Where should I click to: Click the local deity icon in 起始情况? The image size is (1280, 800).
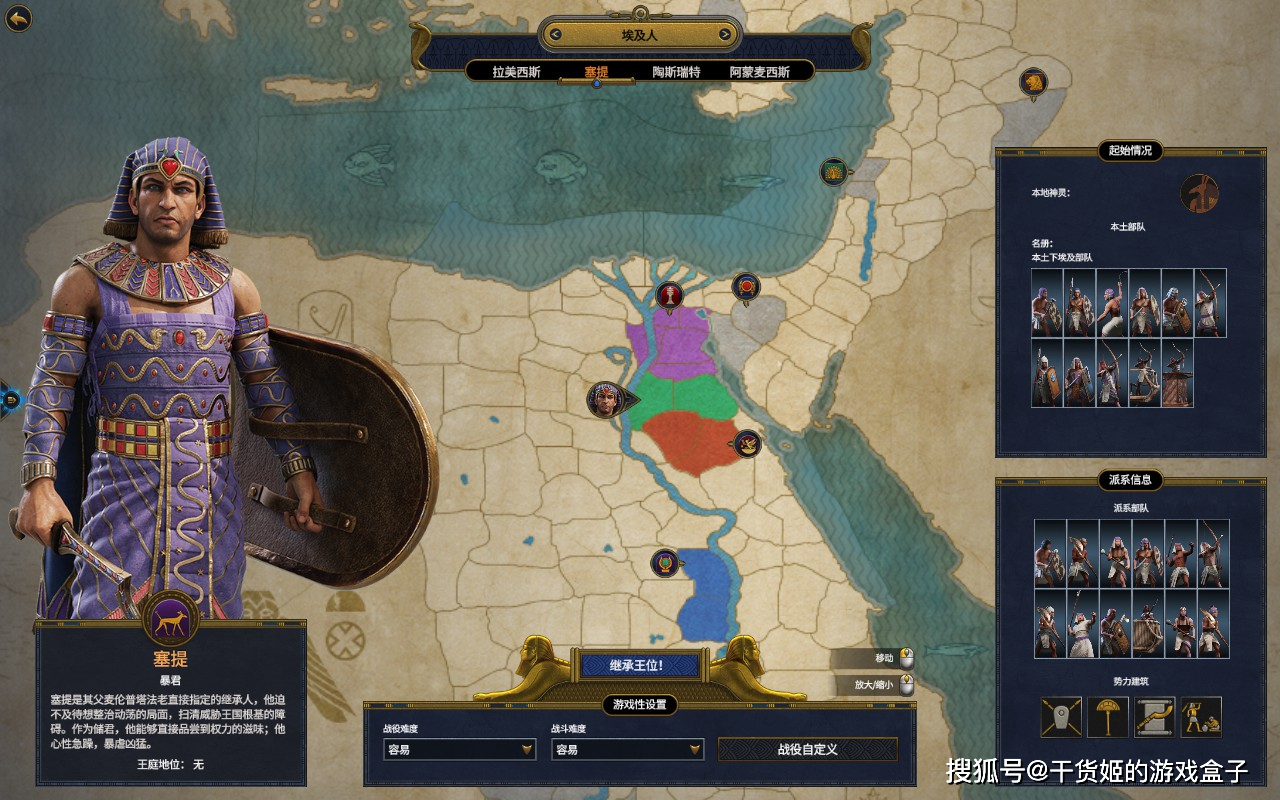coord(1199,193)
